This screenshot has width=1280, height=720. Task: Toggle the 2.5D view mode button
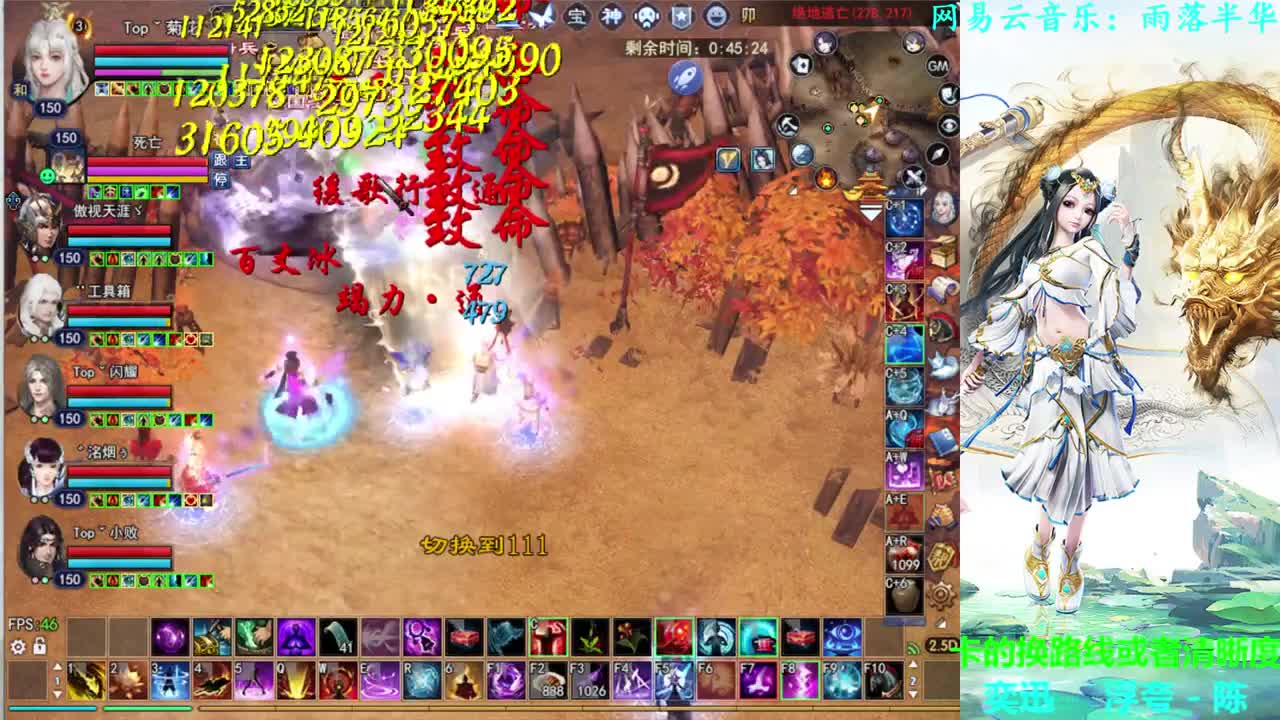coord(943,645)
